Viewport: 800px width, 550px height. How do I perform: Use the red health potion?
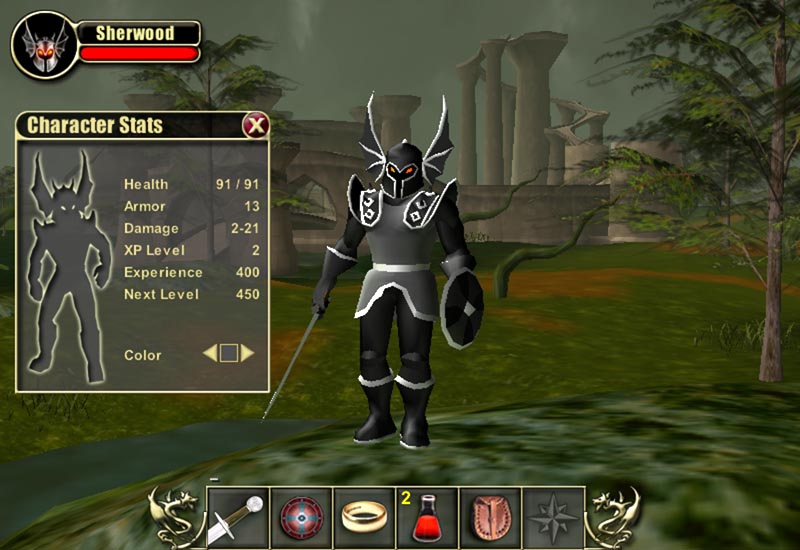pos(428,518)
